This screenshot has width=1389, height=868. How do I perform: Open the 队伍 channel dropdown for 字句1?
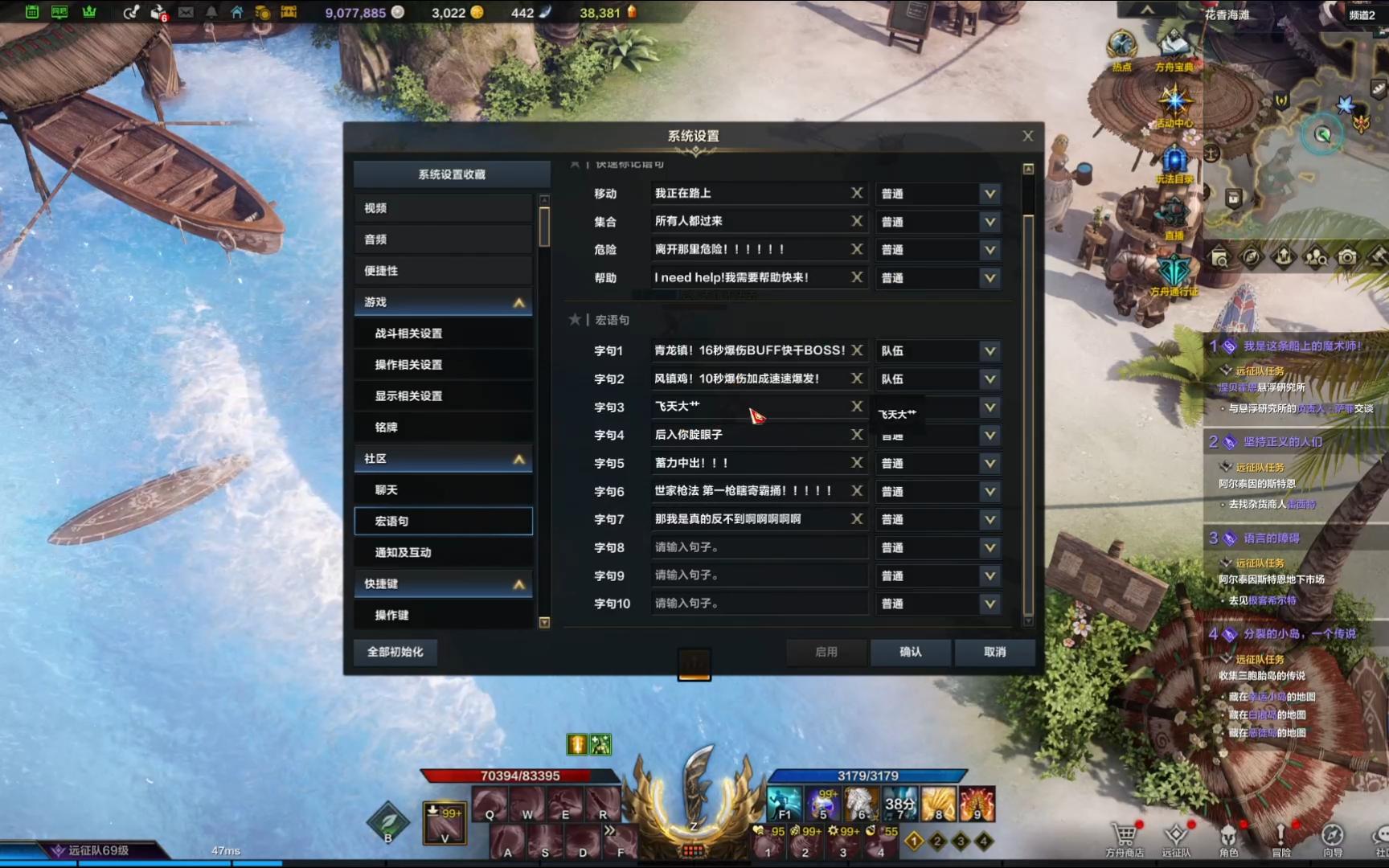click(x=937, y=350)
